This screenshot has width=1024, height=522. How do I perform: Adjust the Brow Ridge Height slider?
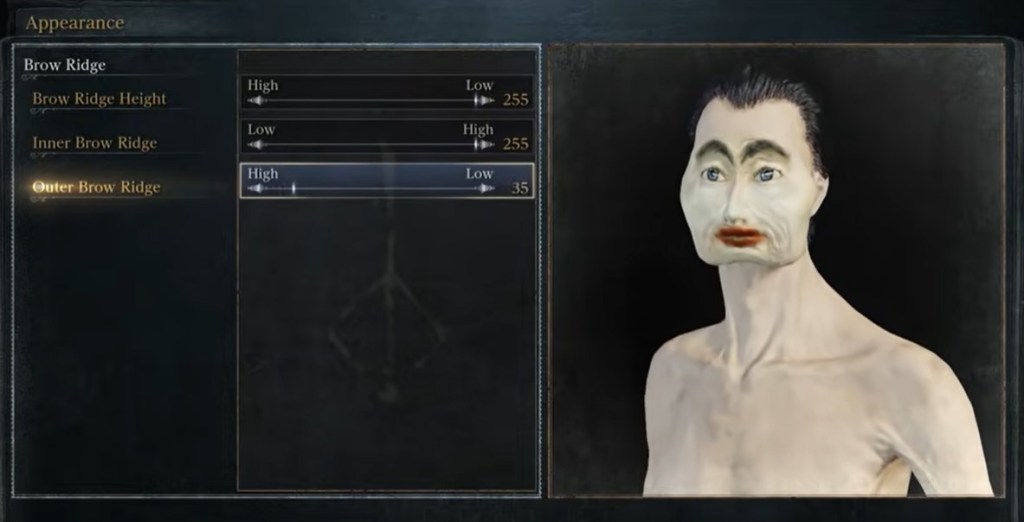point(371,101)
